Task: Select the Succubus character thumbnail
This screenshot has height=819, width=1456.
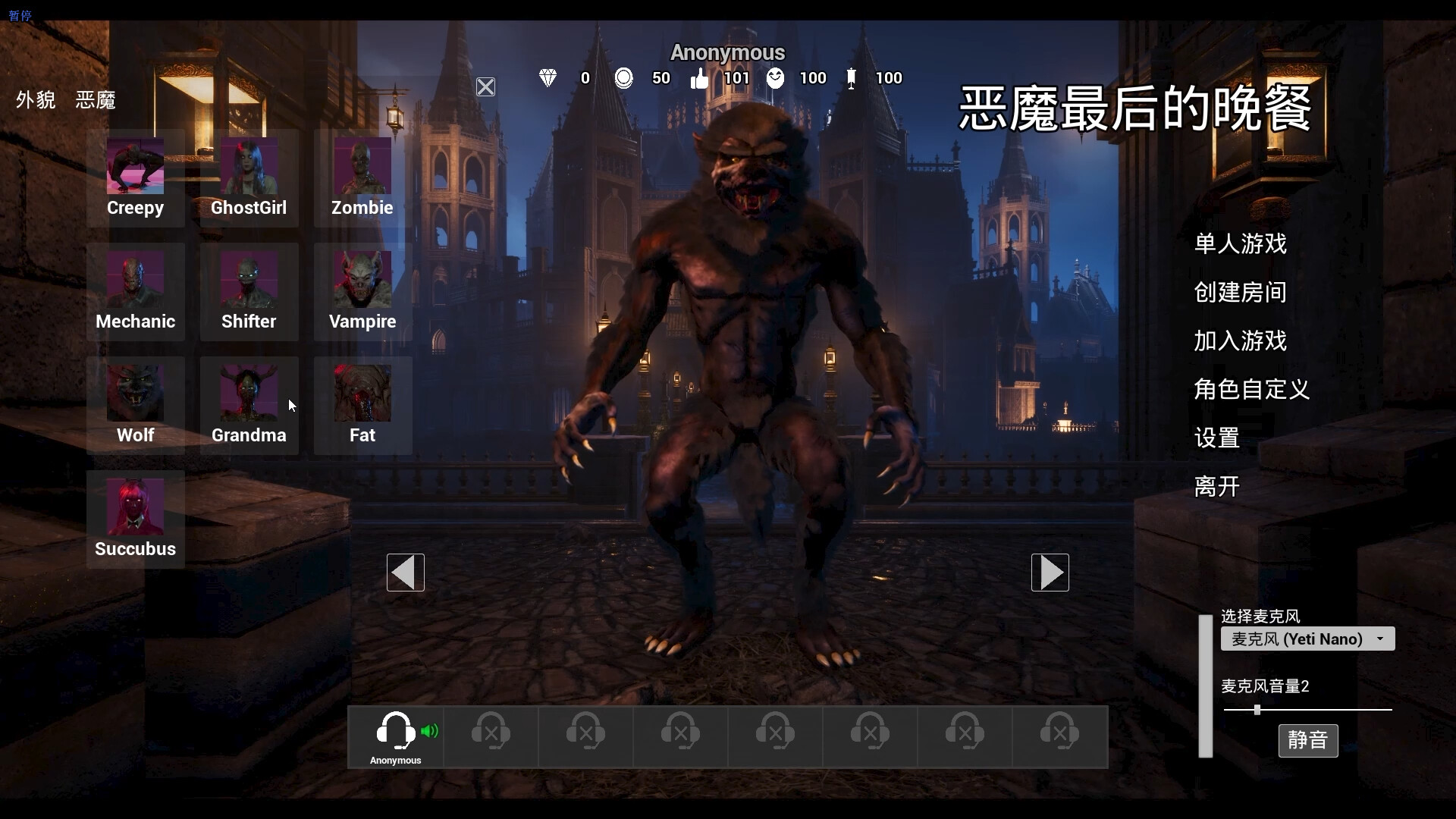Action: coord(135,508)
